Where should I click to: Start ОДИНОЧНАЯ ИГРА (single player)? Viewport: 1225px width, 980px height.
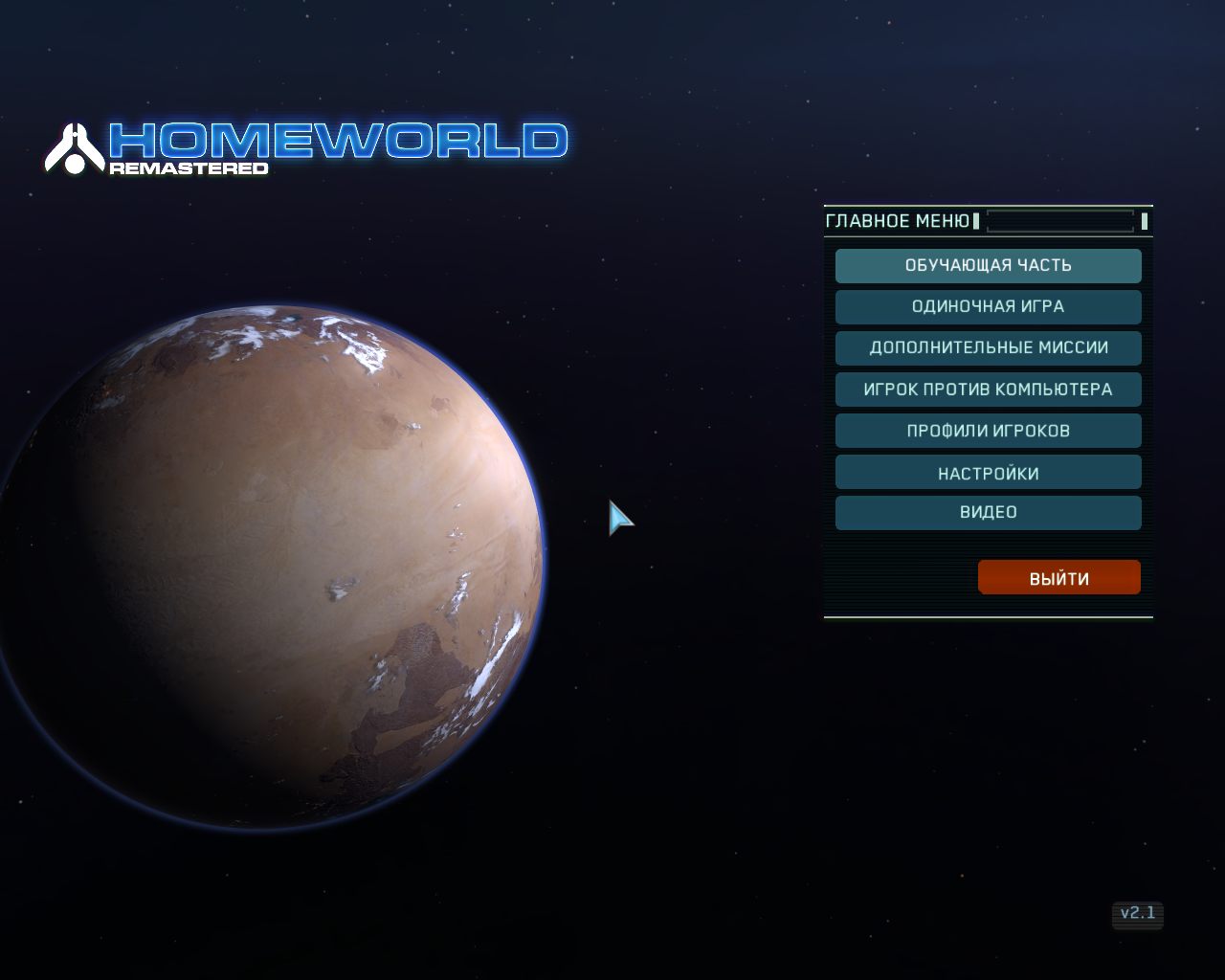pyautogui.click(x=988, y=306)
